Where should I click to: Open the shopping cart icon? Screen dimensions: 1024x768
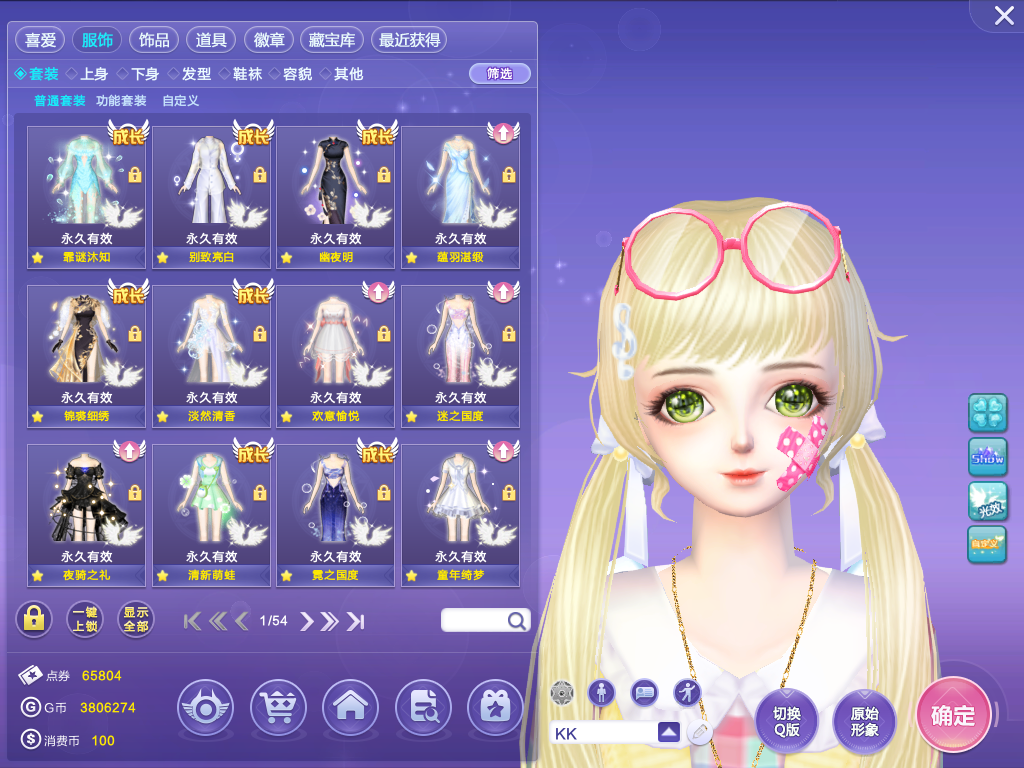coord(277,708)
